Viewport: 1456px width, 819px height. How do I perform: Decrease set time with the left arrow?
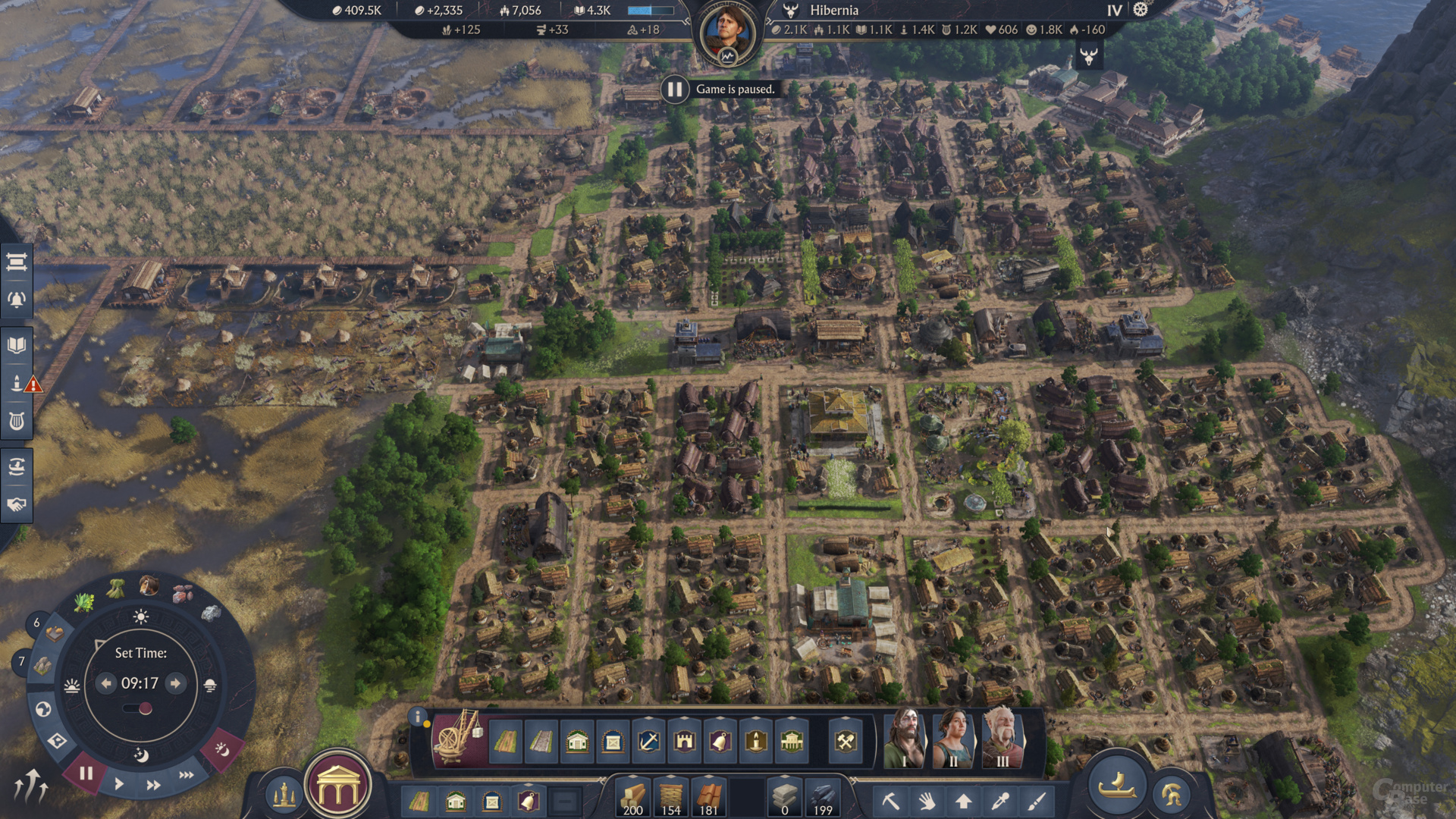point(106,683)
